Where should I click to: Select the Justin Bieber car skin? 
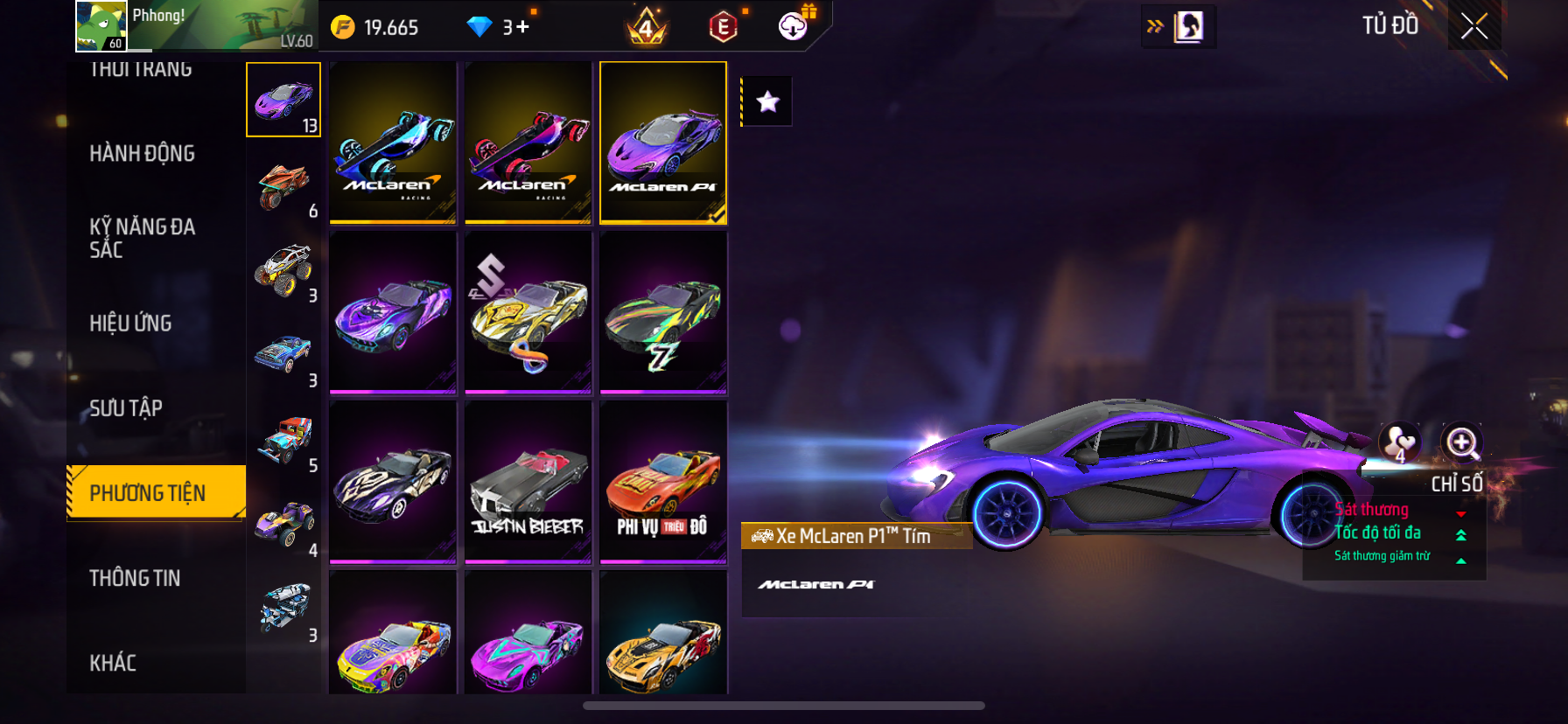pos(528,482)
